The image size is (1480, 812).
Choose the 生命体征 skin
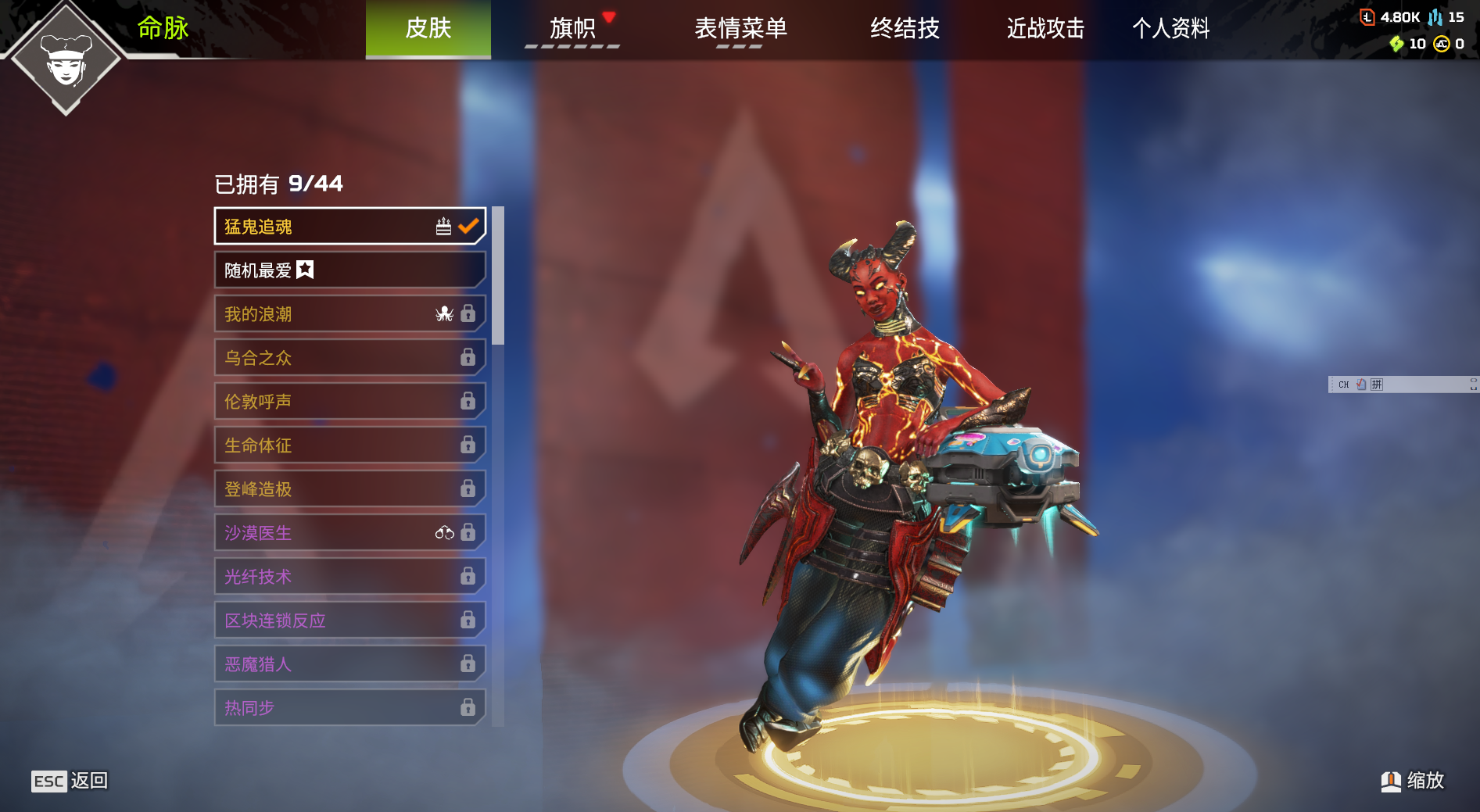click(x=349, y=445)
